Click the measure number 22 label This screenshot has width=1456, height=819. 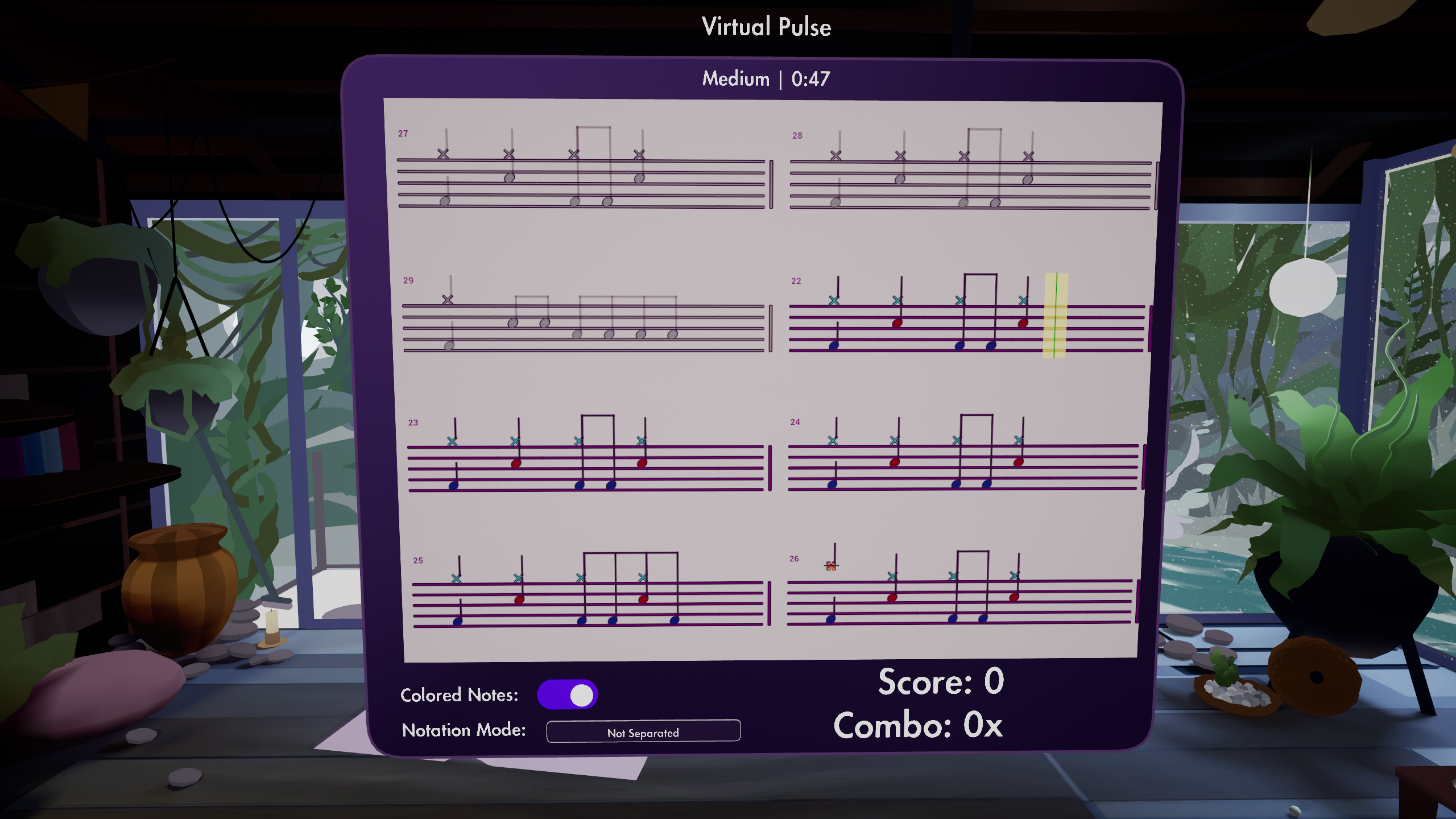tap(796, 281)
